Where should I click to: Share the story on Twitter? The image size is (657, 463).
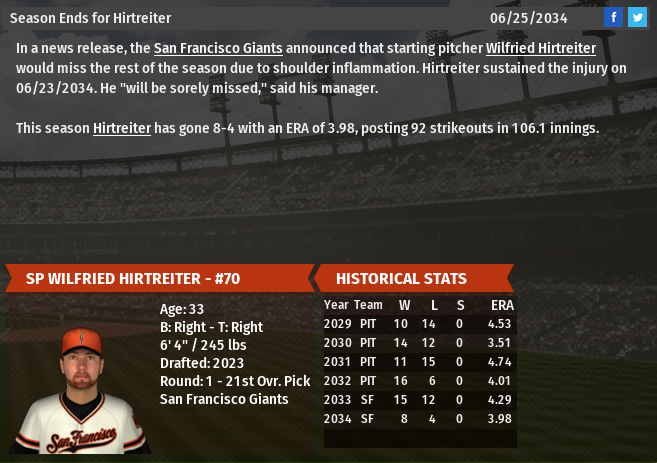pyautogui.click(x=637, y=17)
